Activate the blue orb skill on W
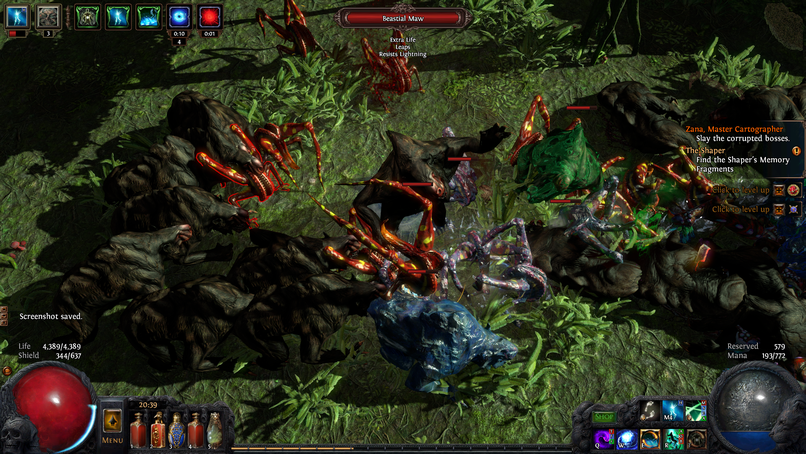Screen dimensions: 806x454 click(627, 440)
